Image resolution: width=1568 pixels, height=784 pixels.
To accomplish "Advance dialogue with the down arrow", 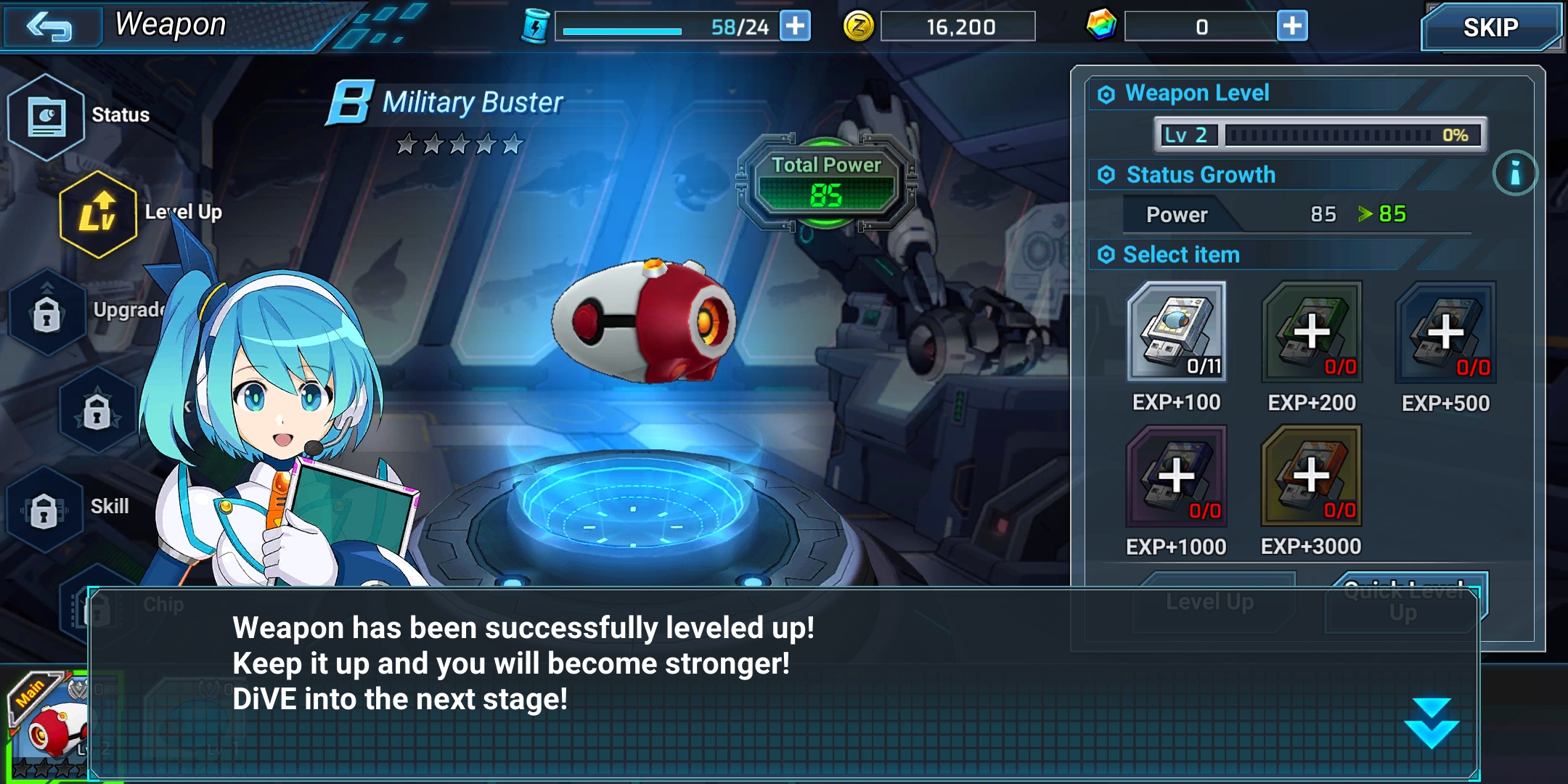I will (x=1431, y=723).
